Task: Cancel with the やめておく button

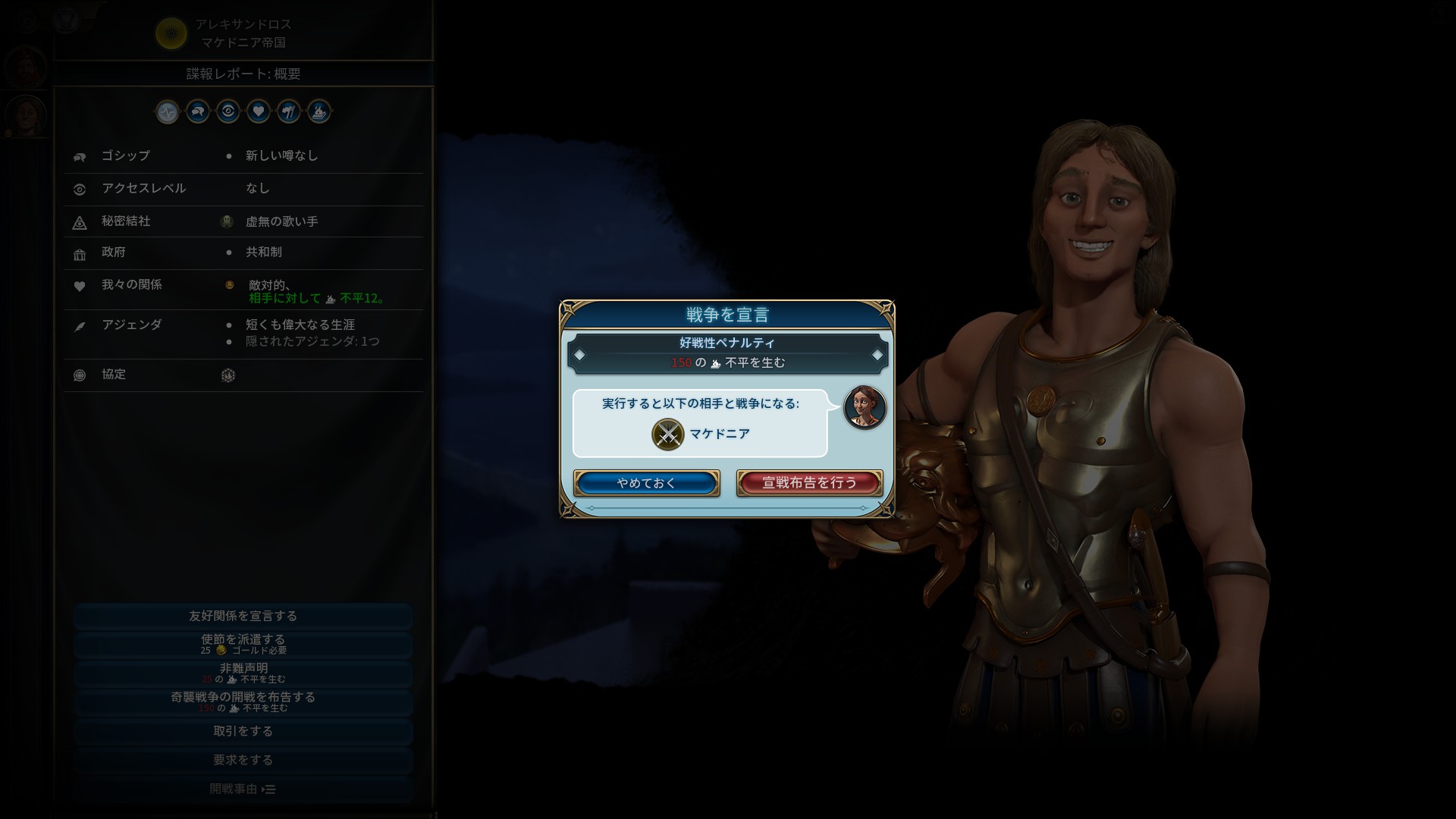Action: coord(646,483)
